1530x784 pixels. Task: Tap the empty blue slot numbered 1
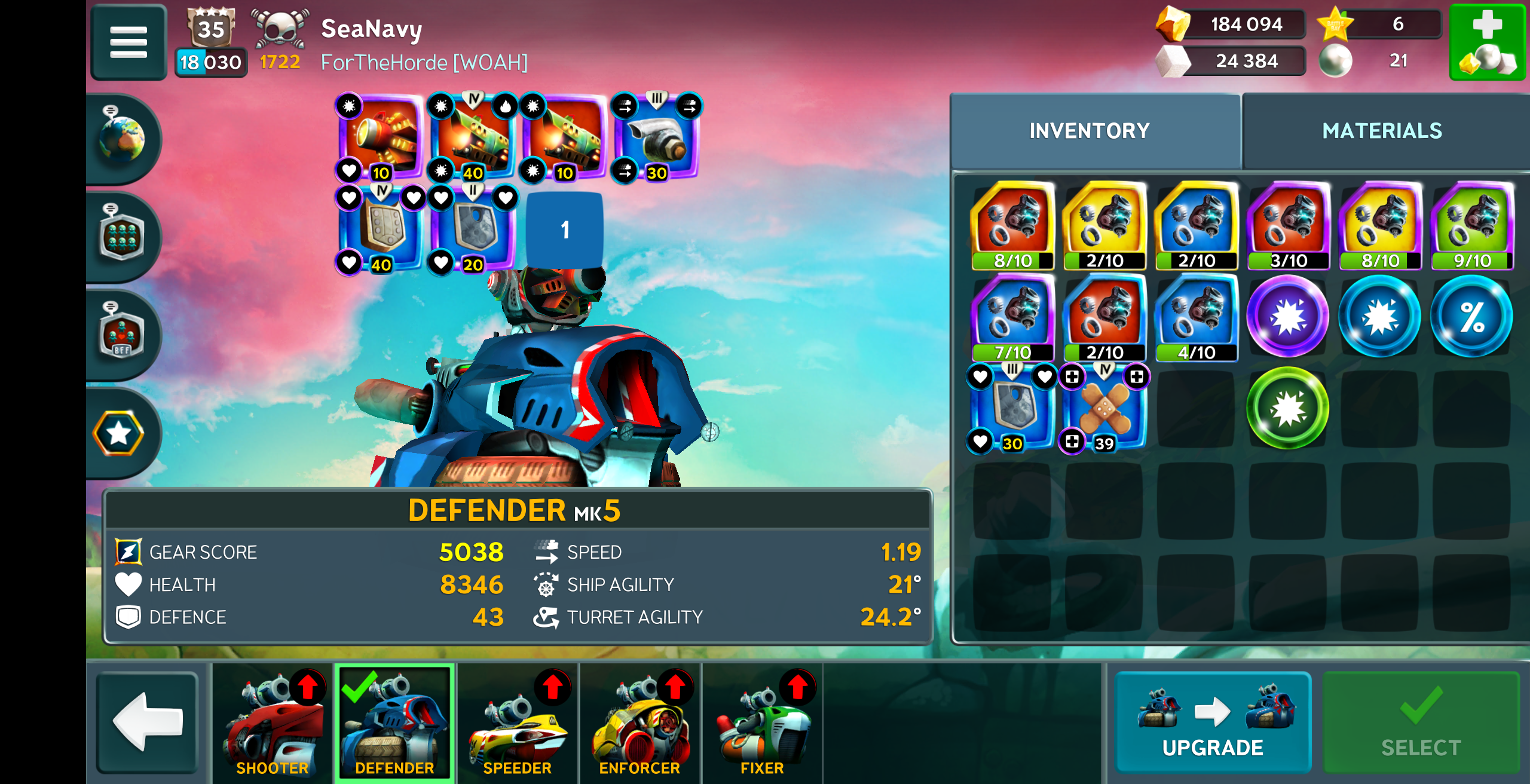pyautogui.click(x=564, y=229)
